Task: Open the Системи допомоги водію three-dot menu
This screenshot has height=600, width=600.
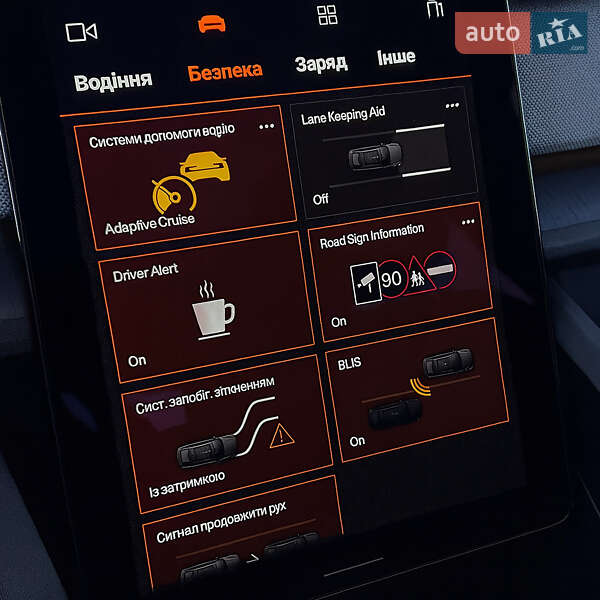Action: coord(266,126)
